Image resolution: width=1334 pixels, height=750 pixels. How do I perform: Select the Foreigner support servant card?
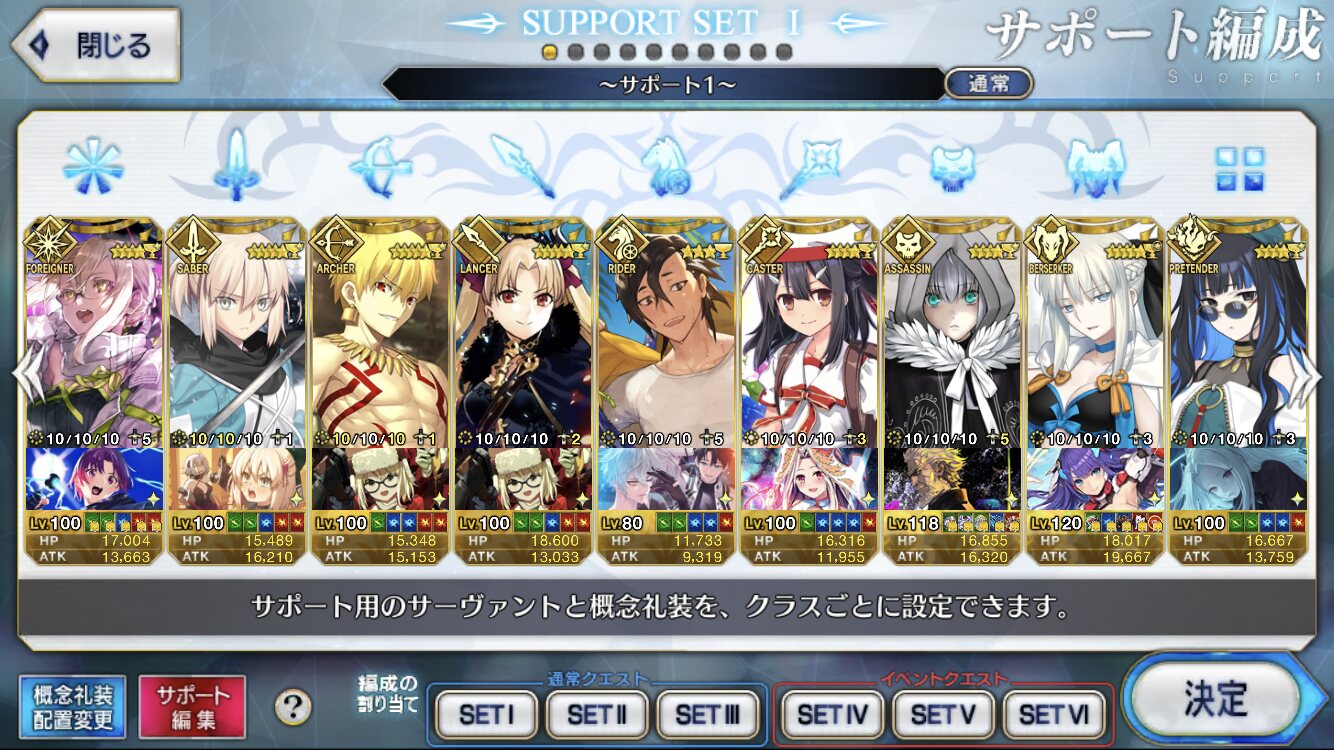click(x=94, y=330)
